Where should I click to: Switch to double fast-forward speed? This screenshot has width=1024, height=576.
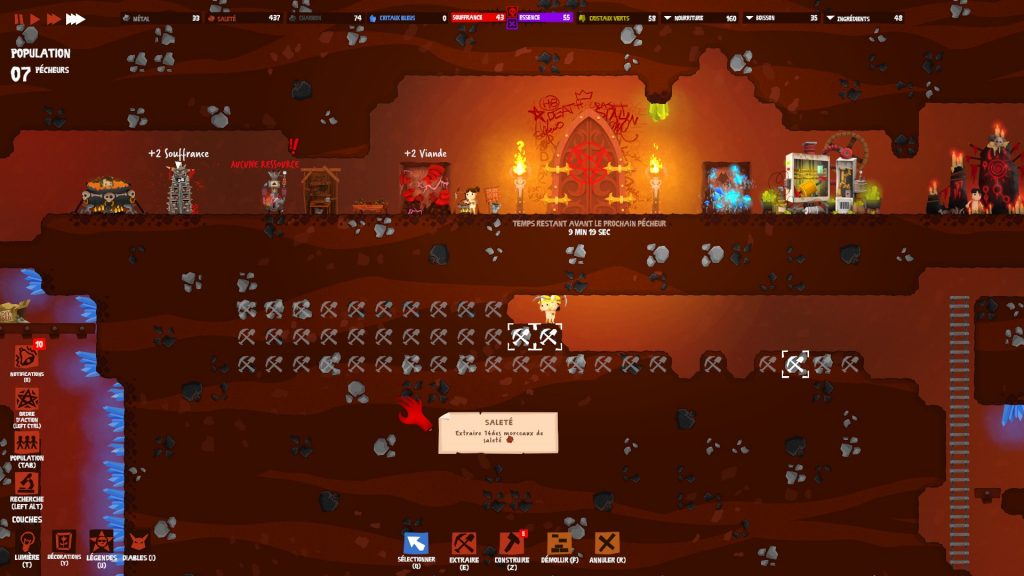coord(53,18)
